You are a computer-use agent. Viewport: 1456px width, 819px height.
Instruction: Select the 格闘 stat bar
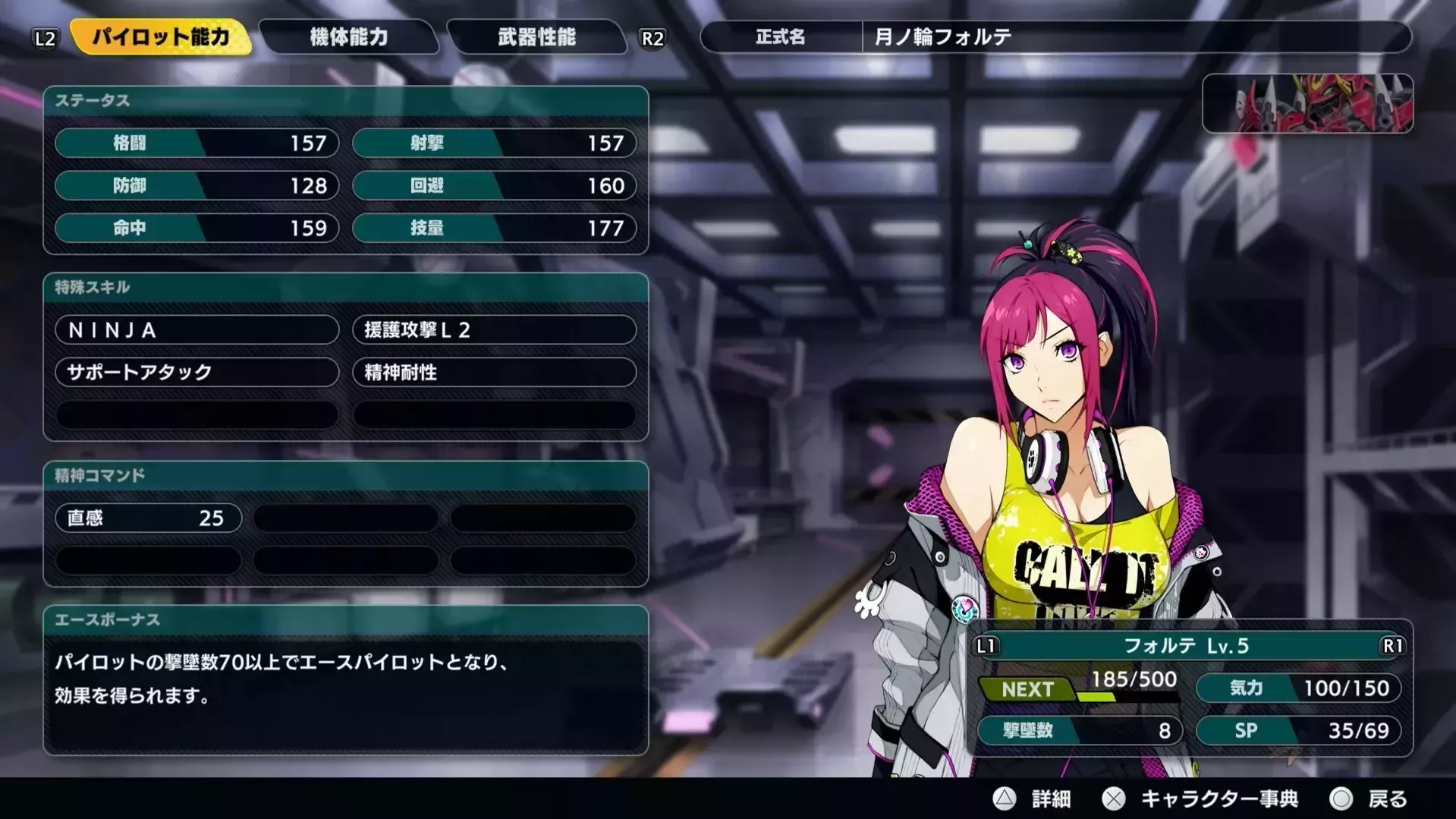point(196,143)
